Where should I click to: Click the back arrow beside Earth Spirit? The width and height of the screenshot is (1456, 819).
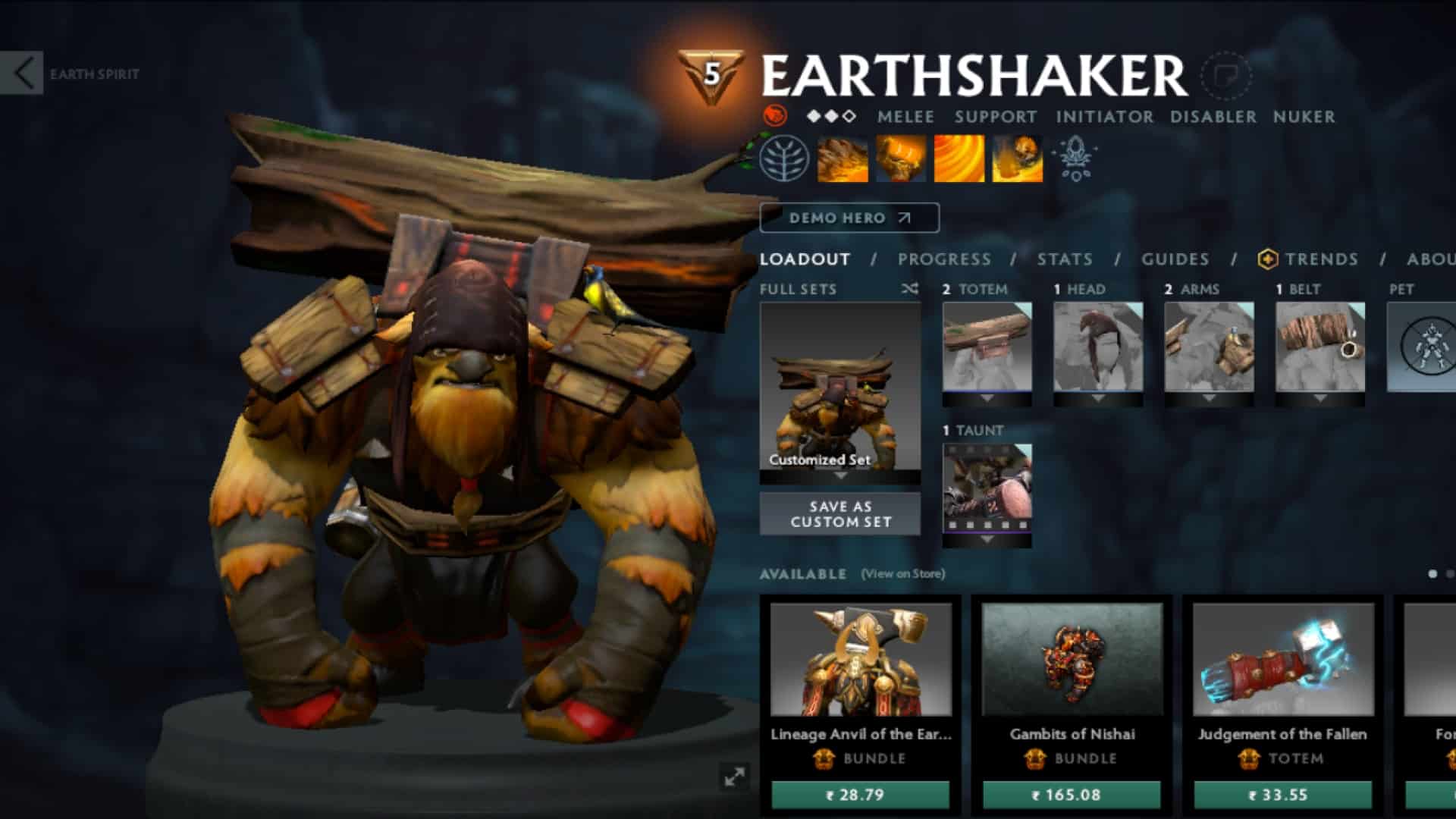[23, 71]
